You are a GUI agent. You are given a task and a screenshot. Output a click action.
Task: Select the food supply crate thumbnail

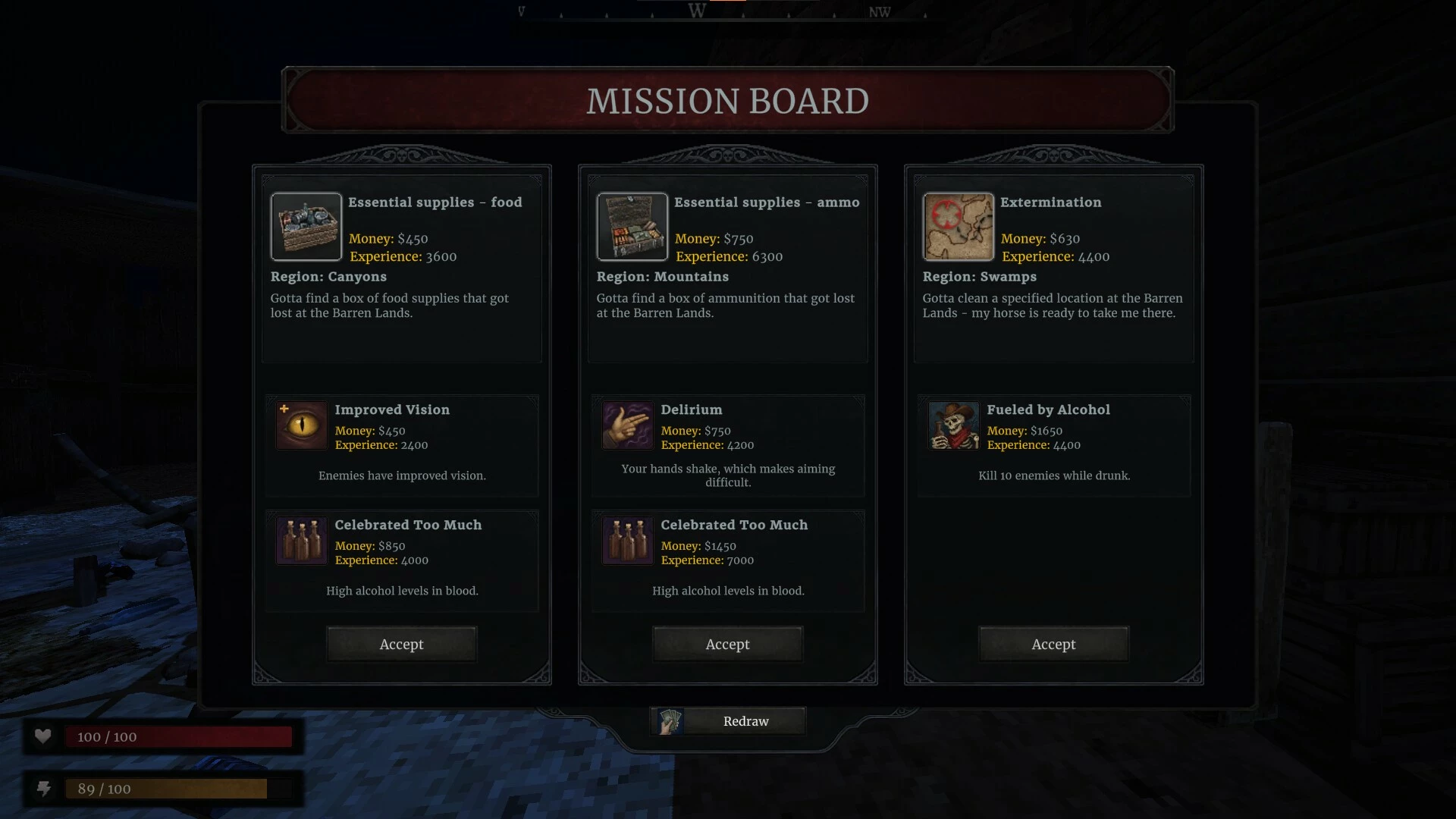pos(306,227)
